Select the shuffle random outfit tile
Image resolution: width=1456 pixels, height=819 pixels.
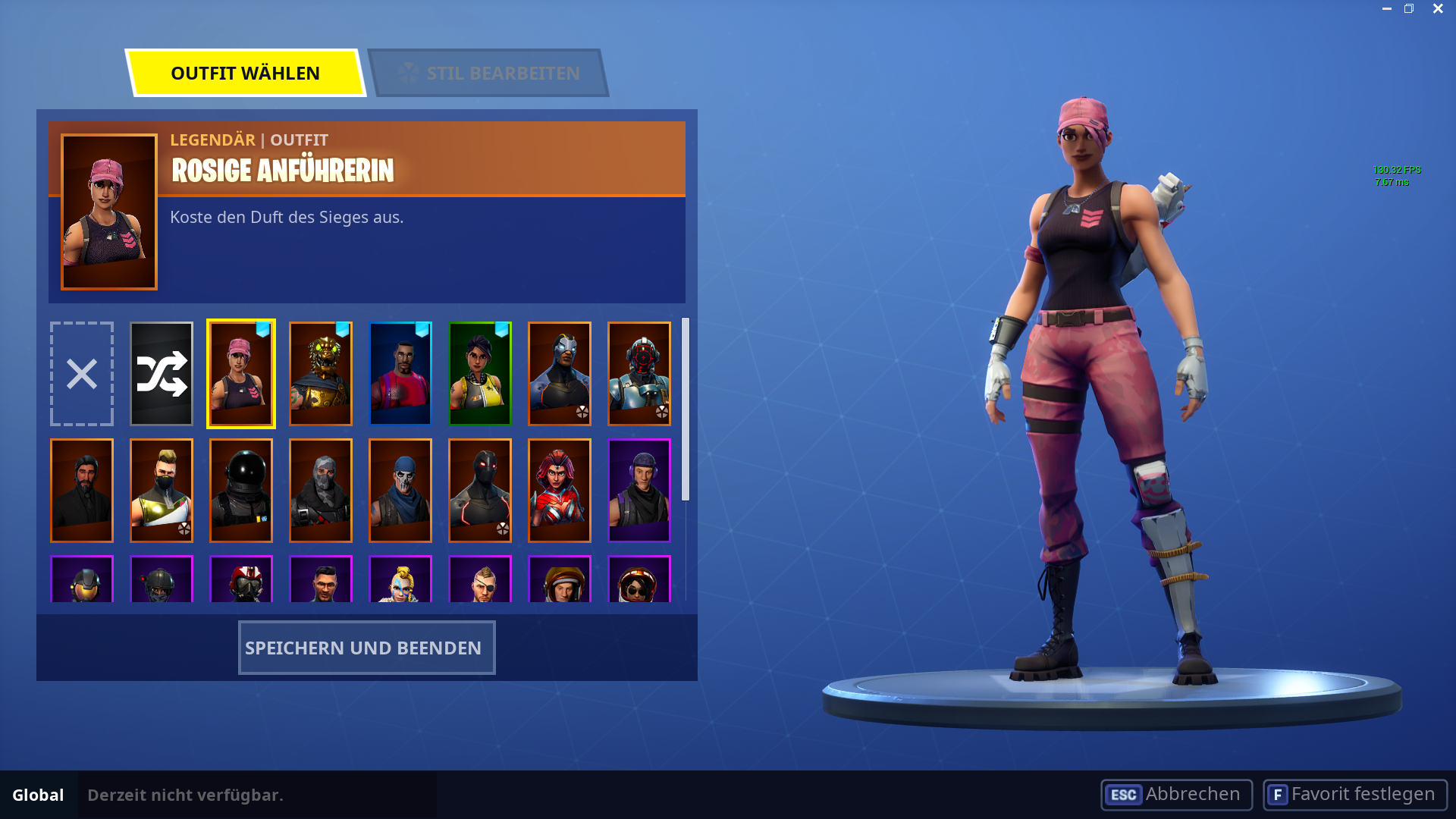[x=161, y=373]
